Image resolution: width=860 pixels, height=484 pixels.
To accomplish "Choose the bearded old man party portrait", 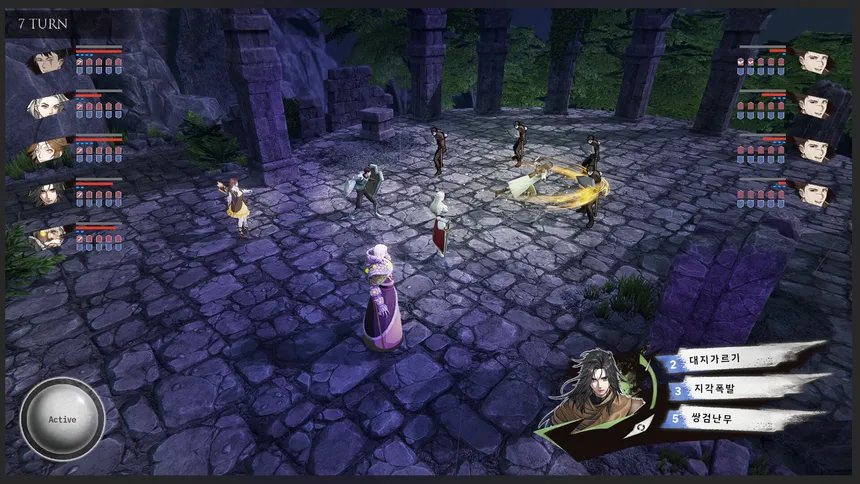I will (46, 237).
